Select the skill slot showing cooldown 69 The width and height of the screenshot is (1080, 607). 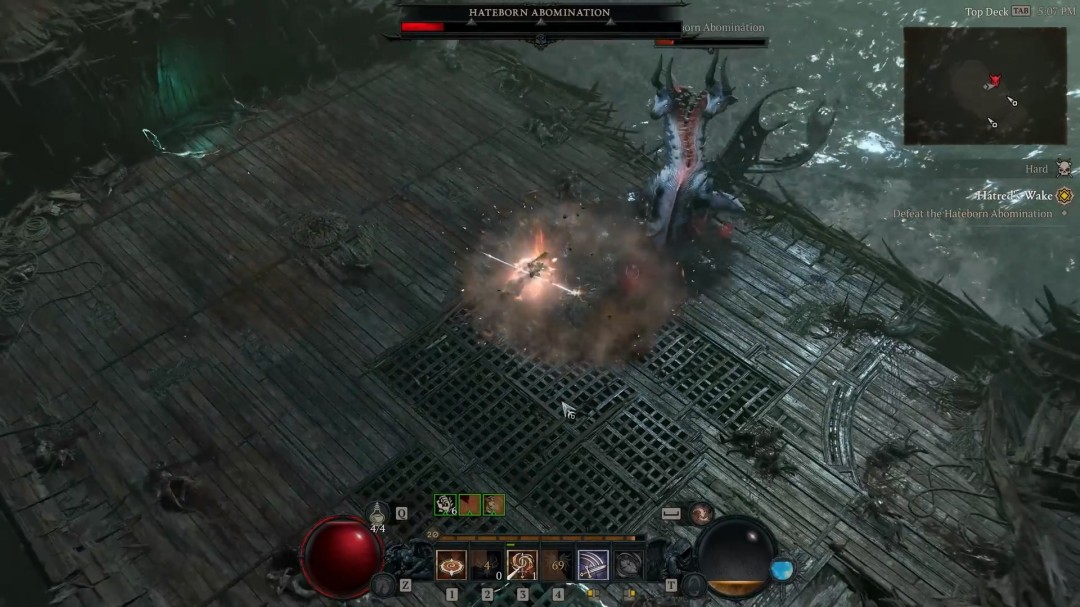[557, 565]
